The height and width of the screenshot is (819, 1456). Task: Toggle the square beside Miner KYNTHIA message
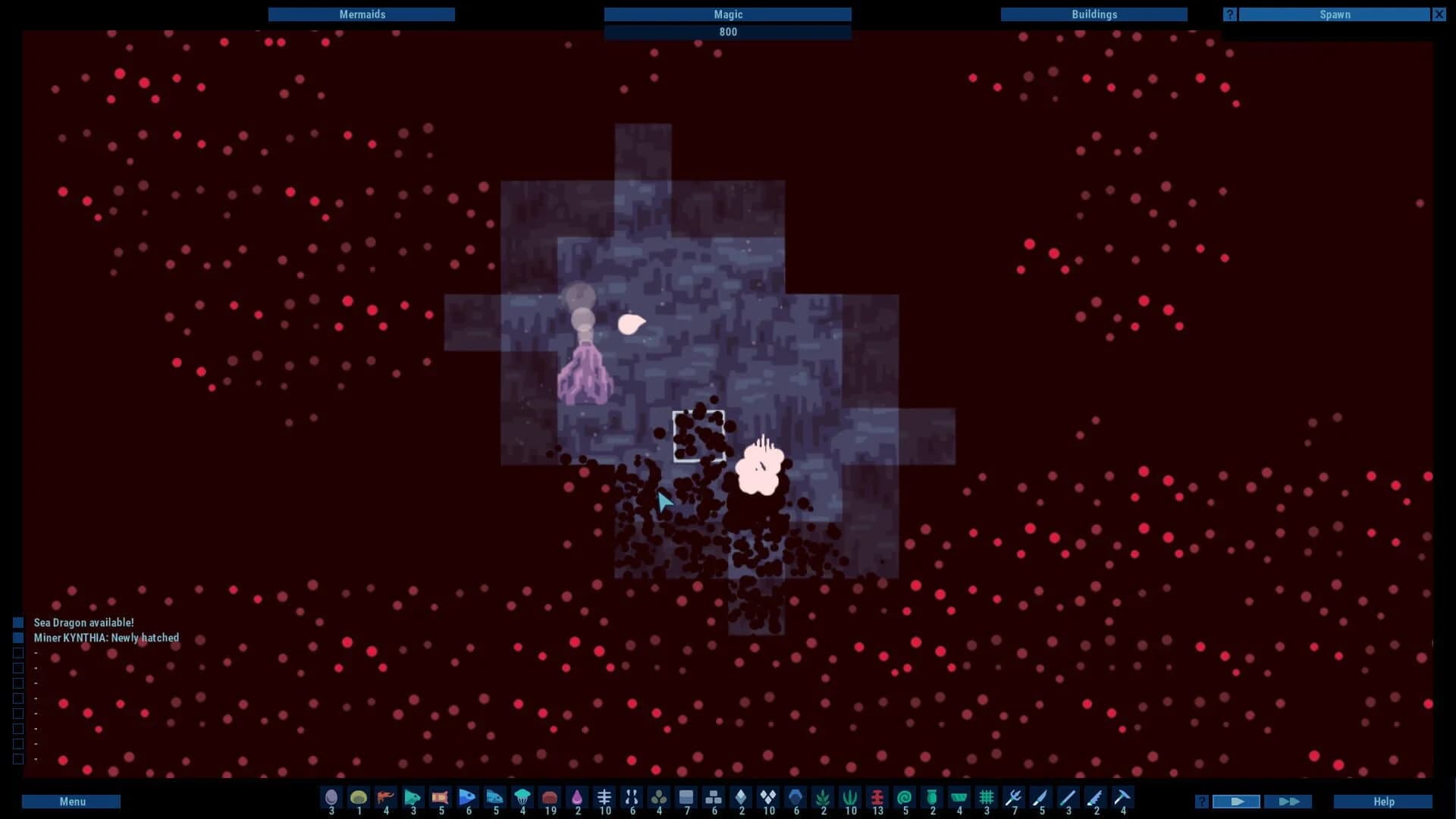(x=17, y=638)
